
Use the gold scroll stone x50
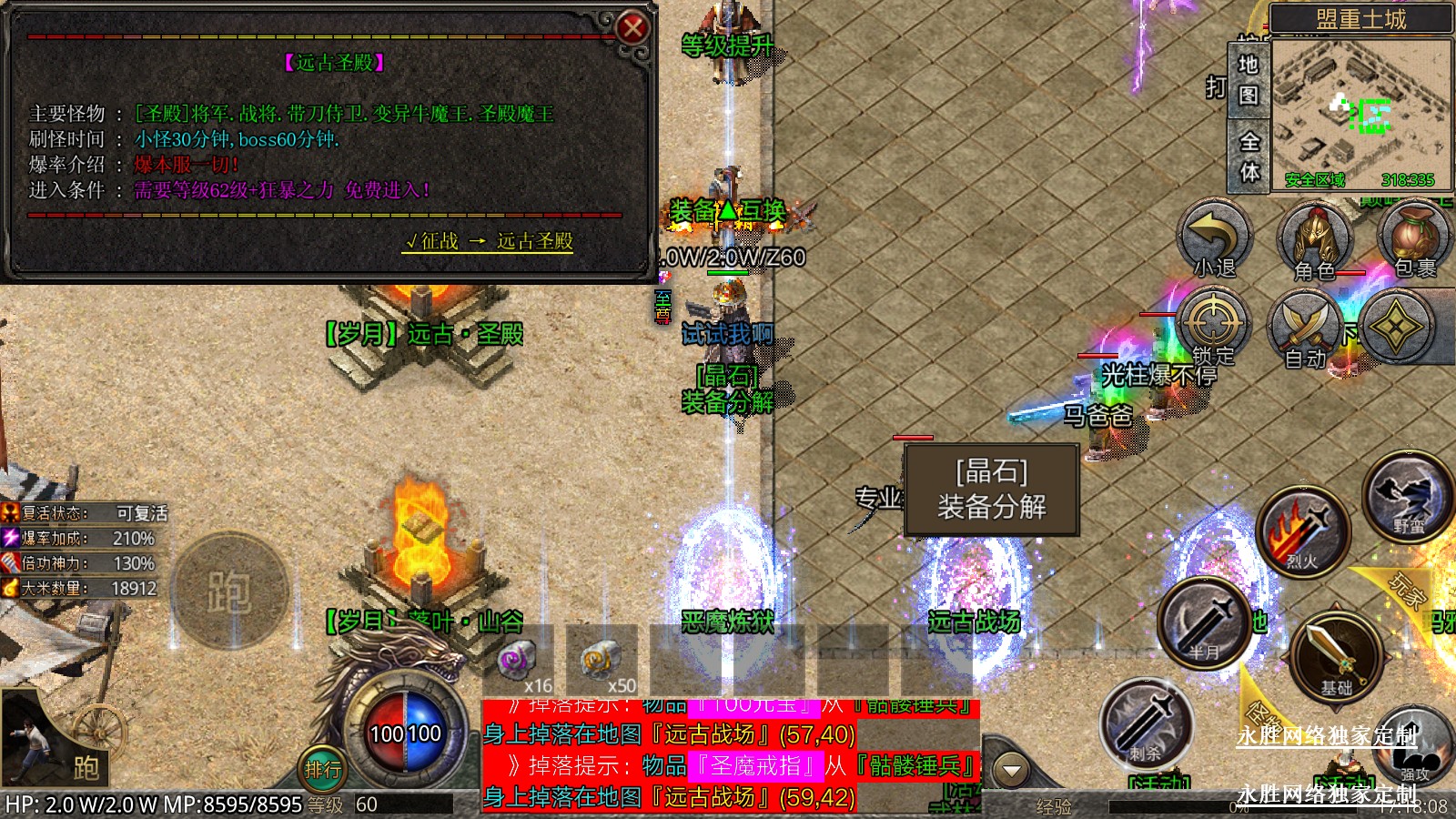(601, 661)
